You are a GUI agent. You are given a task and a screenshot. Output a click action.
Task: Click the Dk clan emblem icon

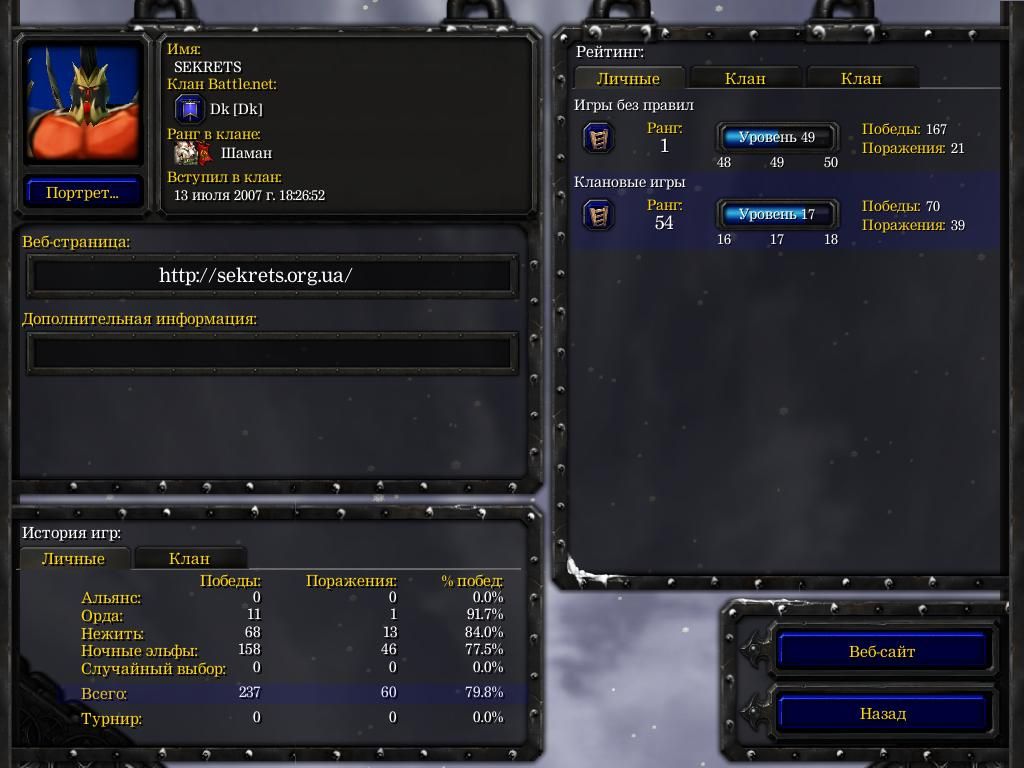[189, 109]
